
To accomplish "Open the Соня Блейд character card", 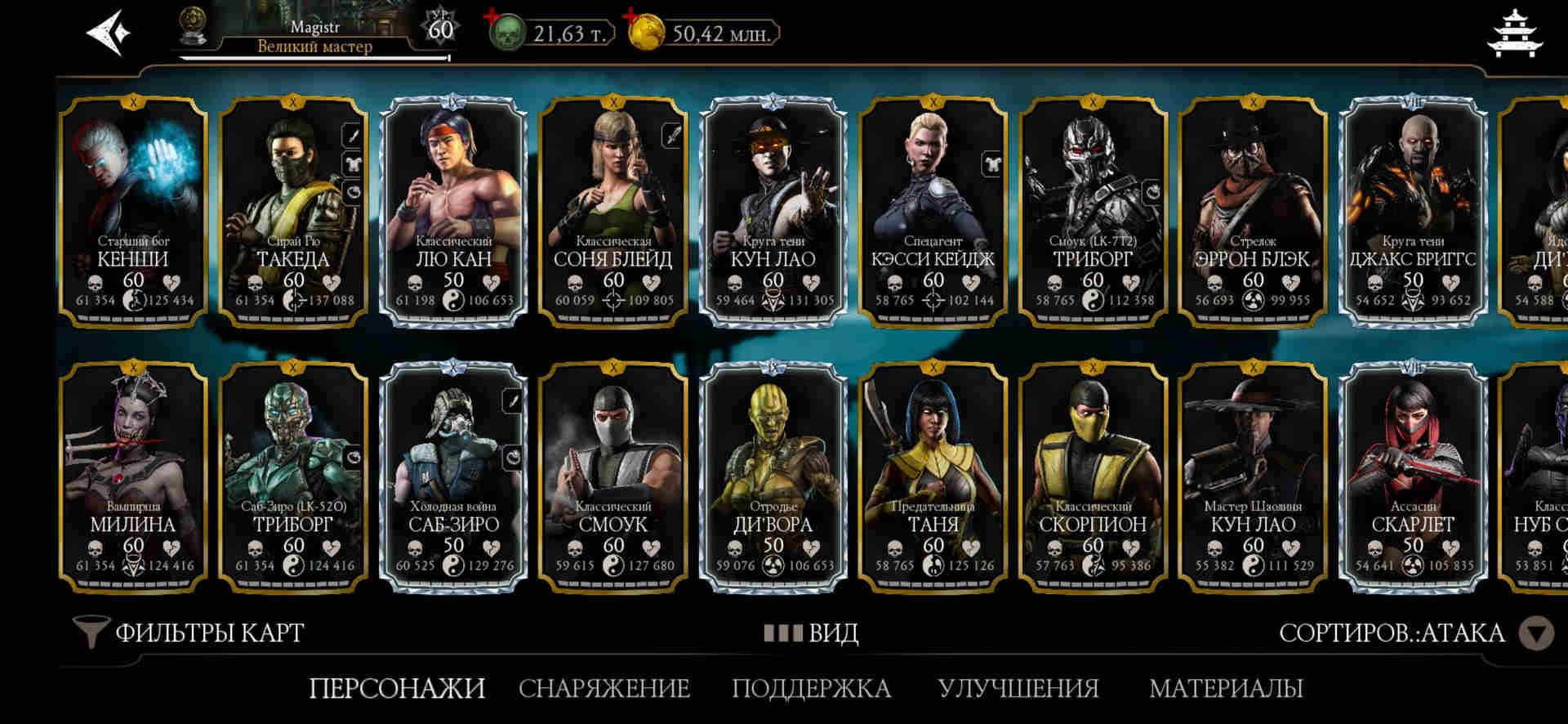I will (x=613, y=211).
